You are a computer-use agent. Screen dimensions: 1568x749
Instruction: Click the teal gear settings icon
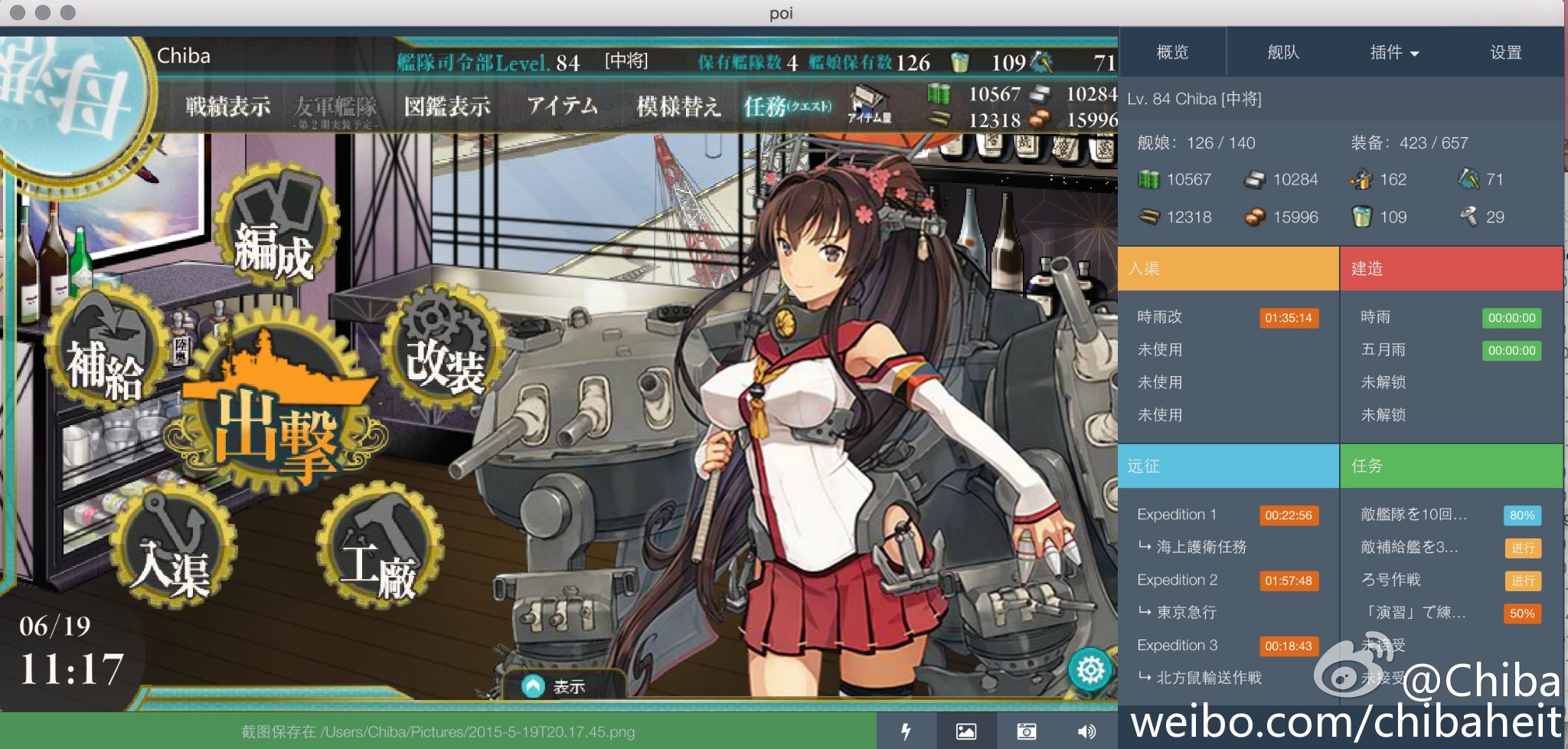point(1090,670)
